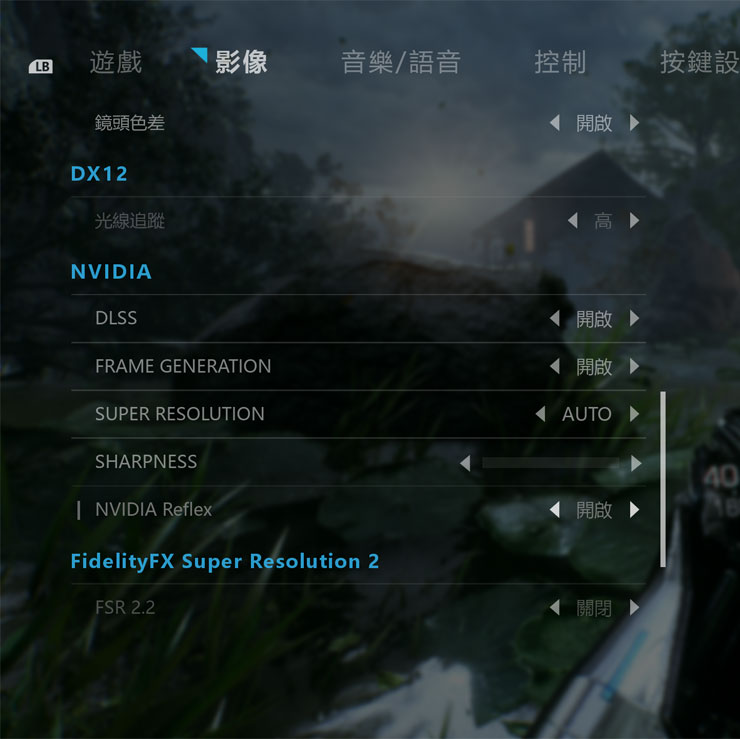Select the 控制 tab
Screen dimensions: 740x739
coord(560,62)
